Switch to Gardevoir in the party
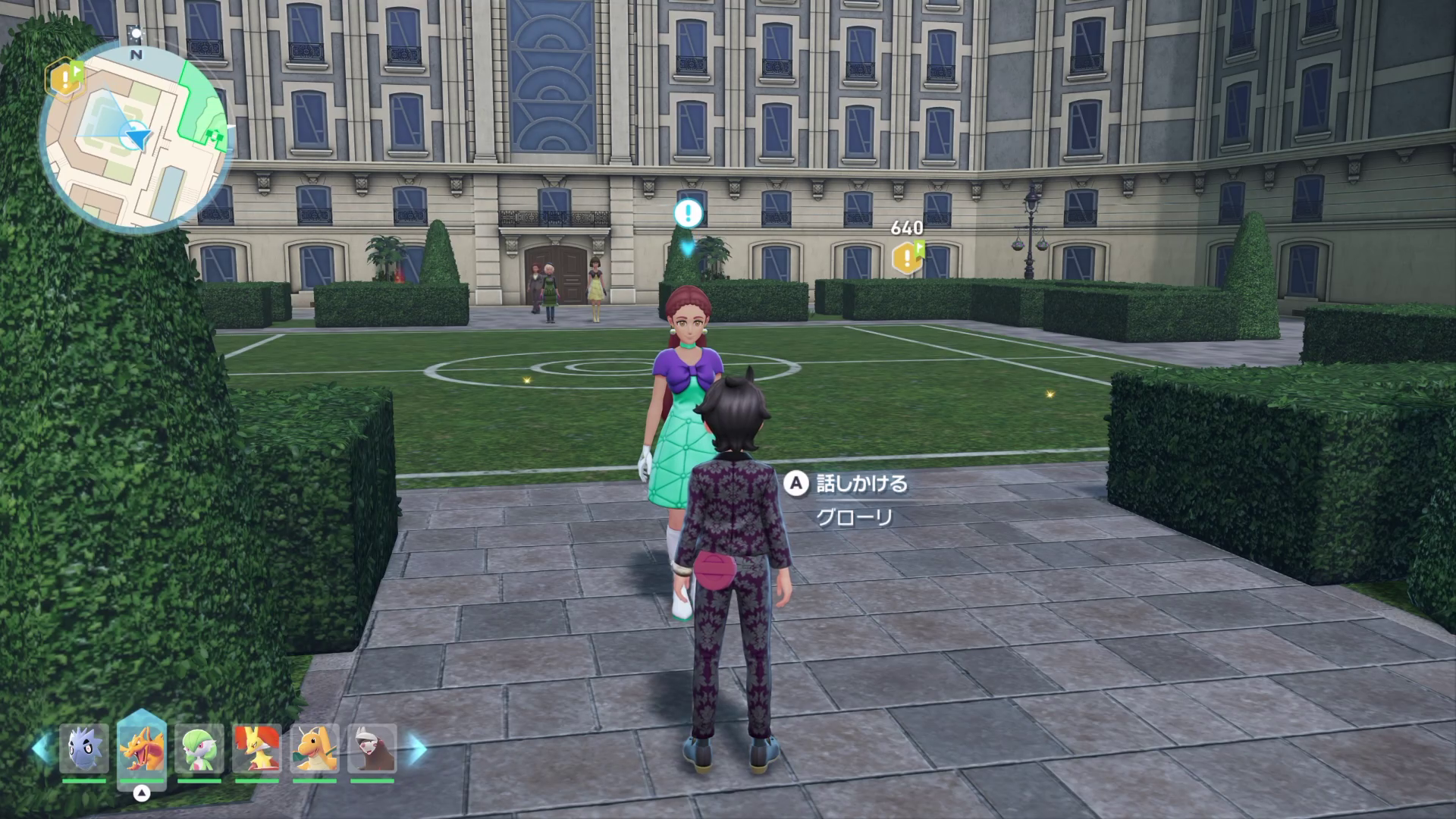This screenshot has height=819, width=1456. click(199, 748)
